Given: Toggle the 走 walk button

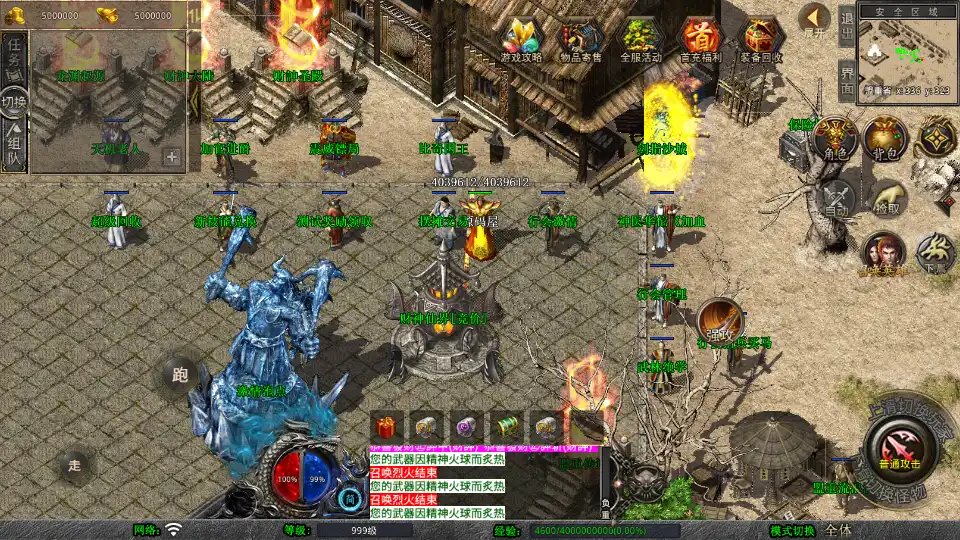Looking at the screenshot, I should click(75, 465).
